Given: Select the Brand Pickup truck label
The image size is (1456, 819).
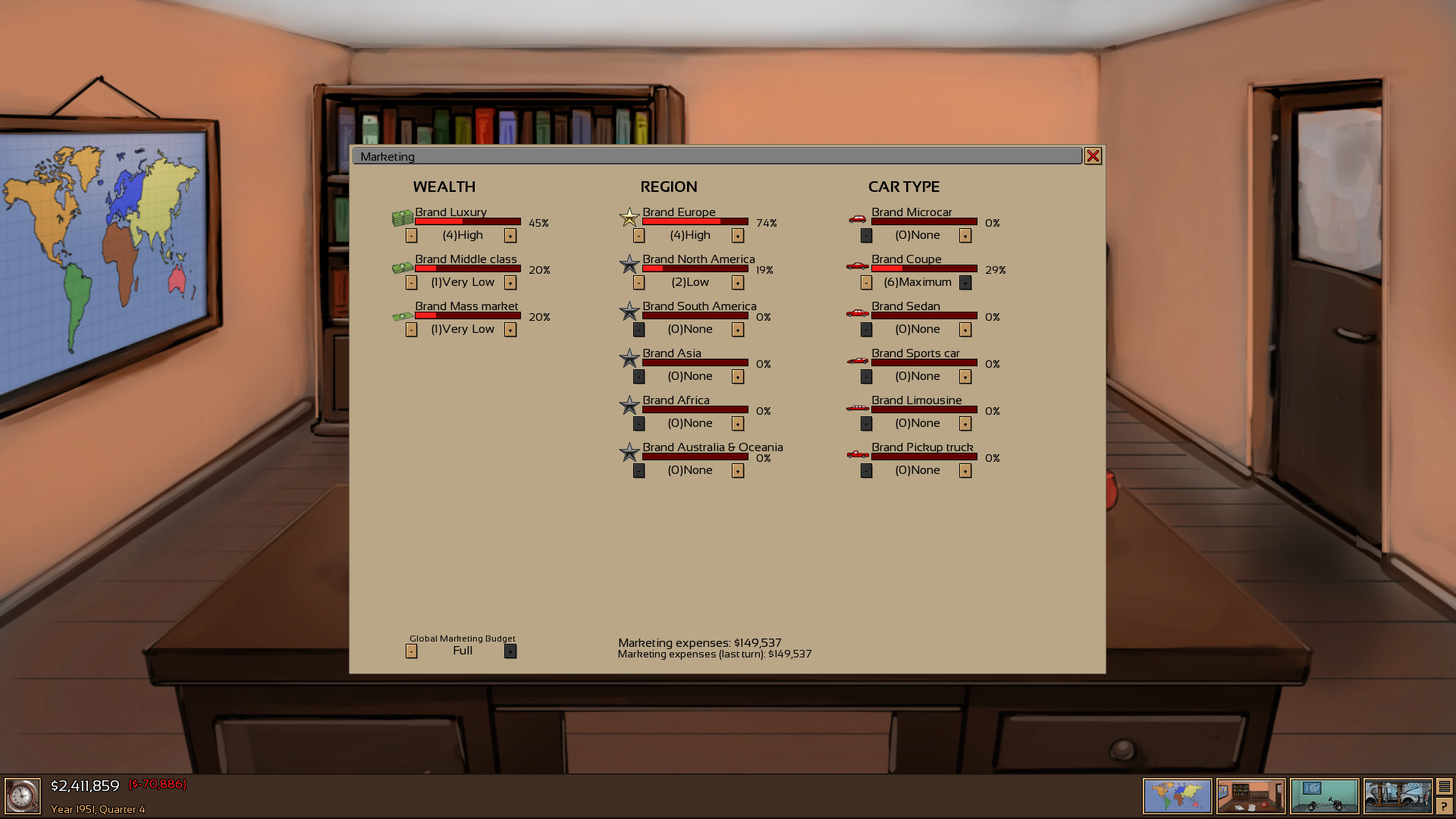Looking at the screenshot, I should [922, 447].
